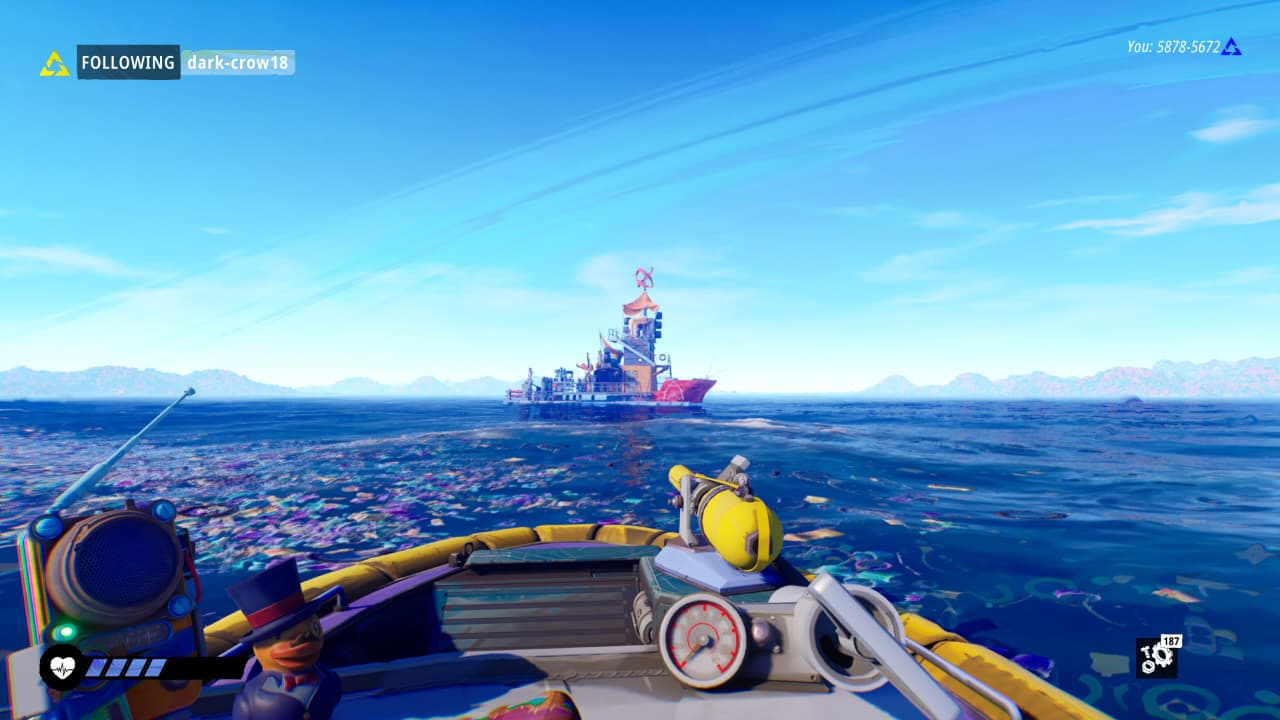The width and height of the screenshot is (1280, 720).
Task: Click the FOLLOWING dark-crow18 player tag
Action: (185, 63)
